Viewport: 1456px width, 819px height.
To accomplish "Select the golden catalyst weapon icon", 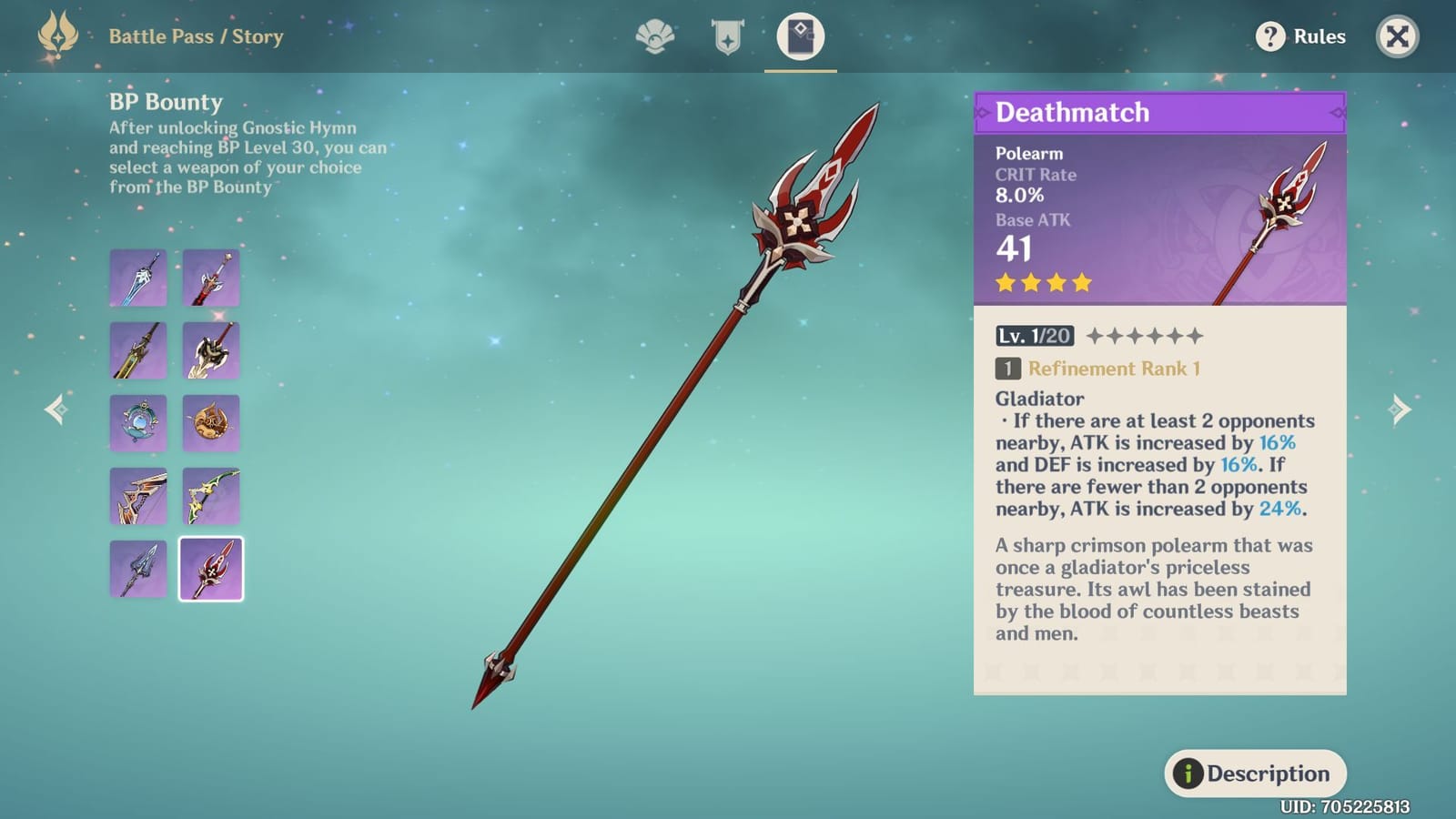I will [x=210, y=422].
